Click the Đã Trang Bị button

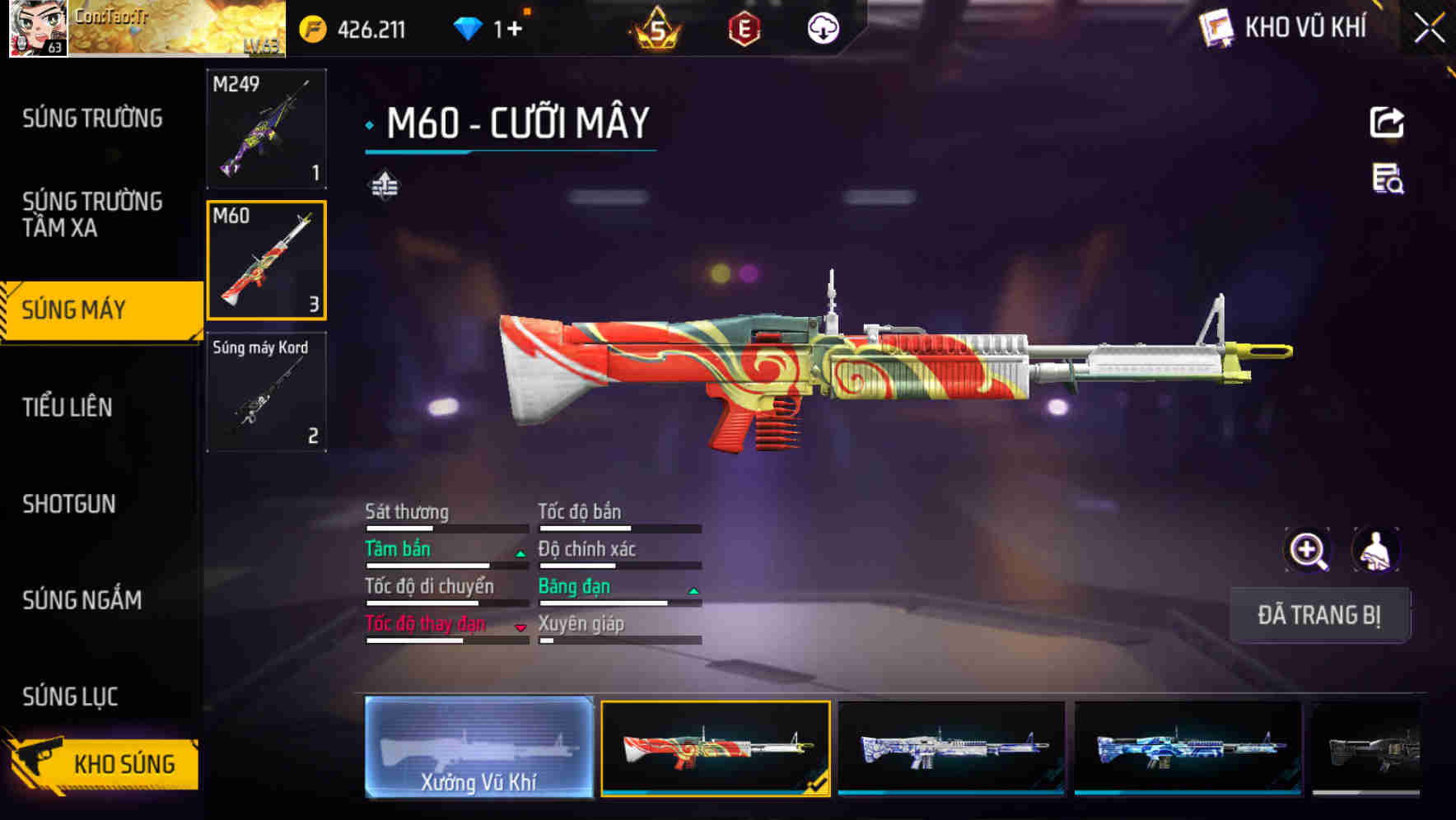click(x=1318, y=615)
